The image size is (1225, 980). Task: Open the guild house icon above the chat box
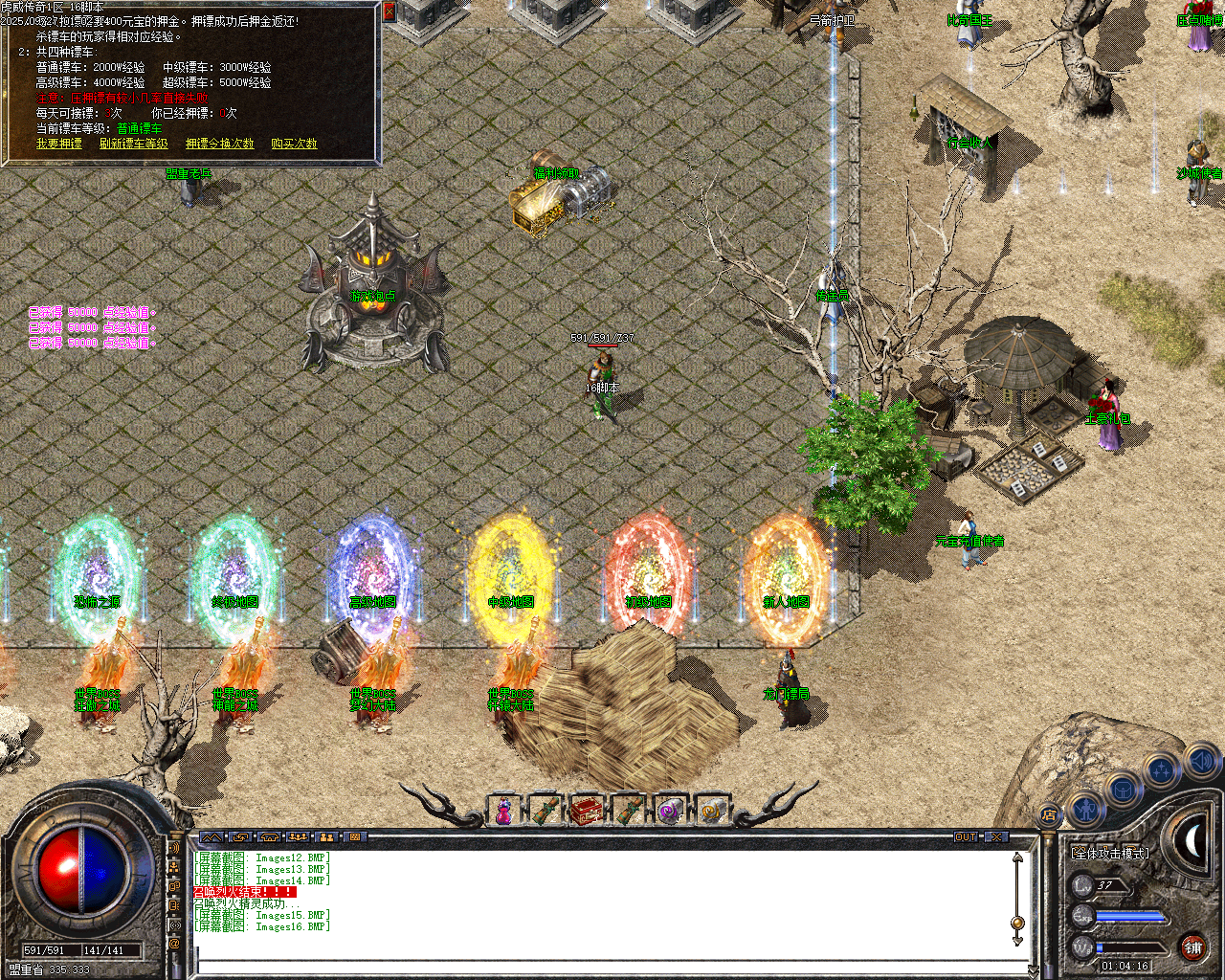coord(268,836)
